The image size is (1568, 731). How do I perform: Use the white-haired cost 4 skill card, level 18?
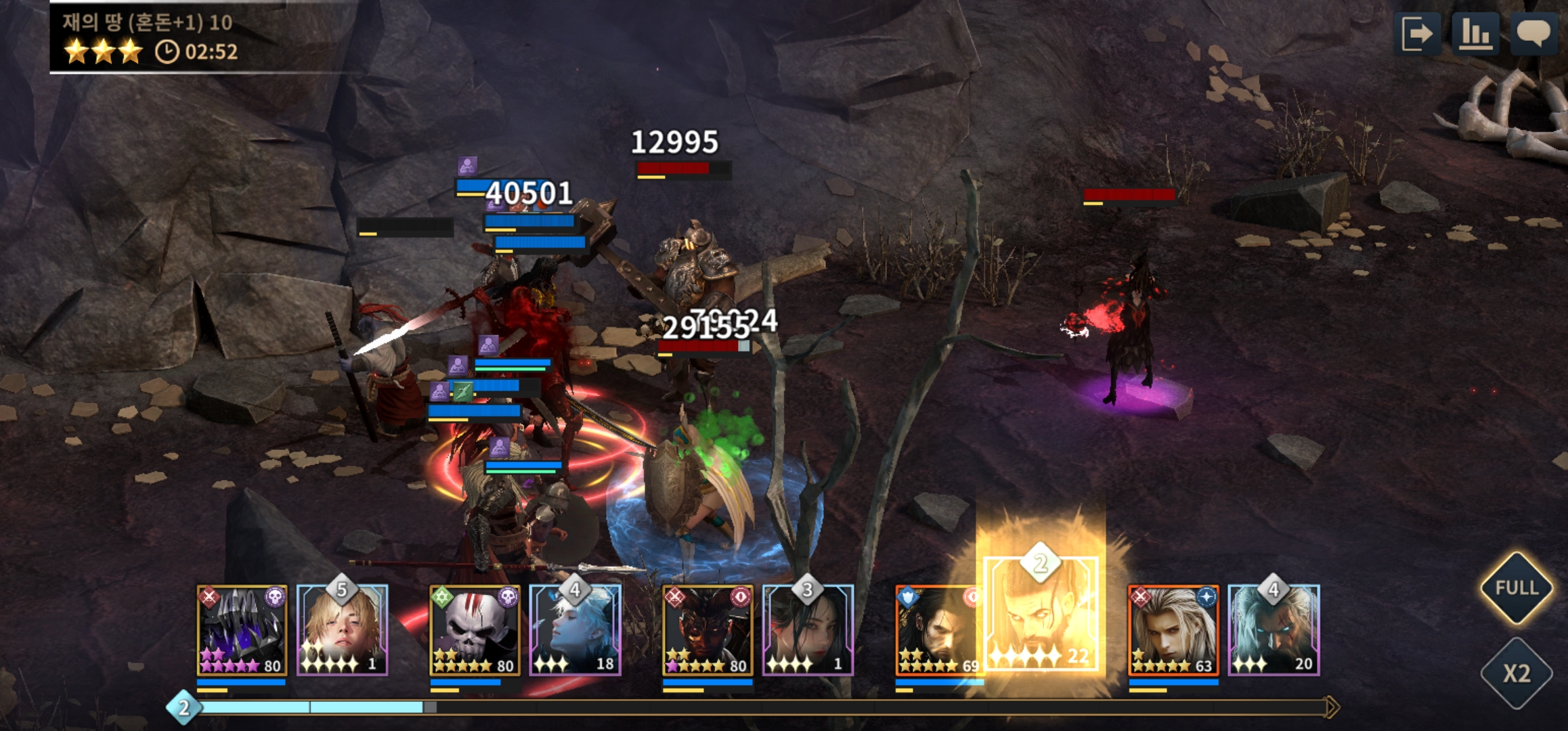pos(575,630)
